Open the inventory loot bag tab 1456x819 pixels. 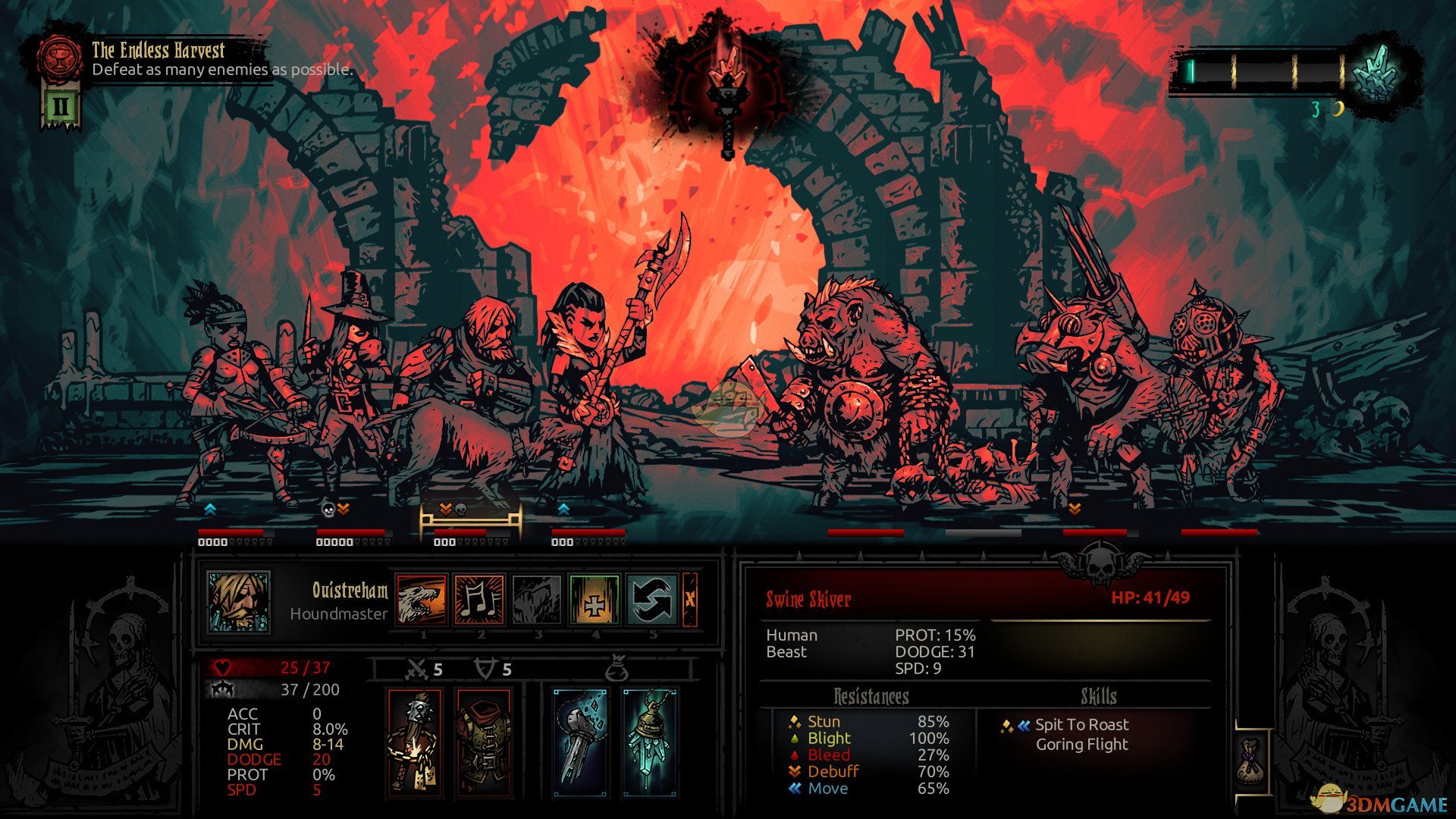1251,758
